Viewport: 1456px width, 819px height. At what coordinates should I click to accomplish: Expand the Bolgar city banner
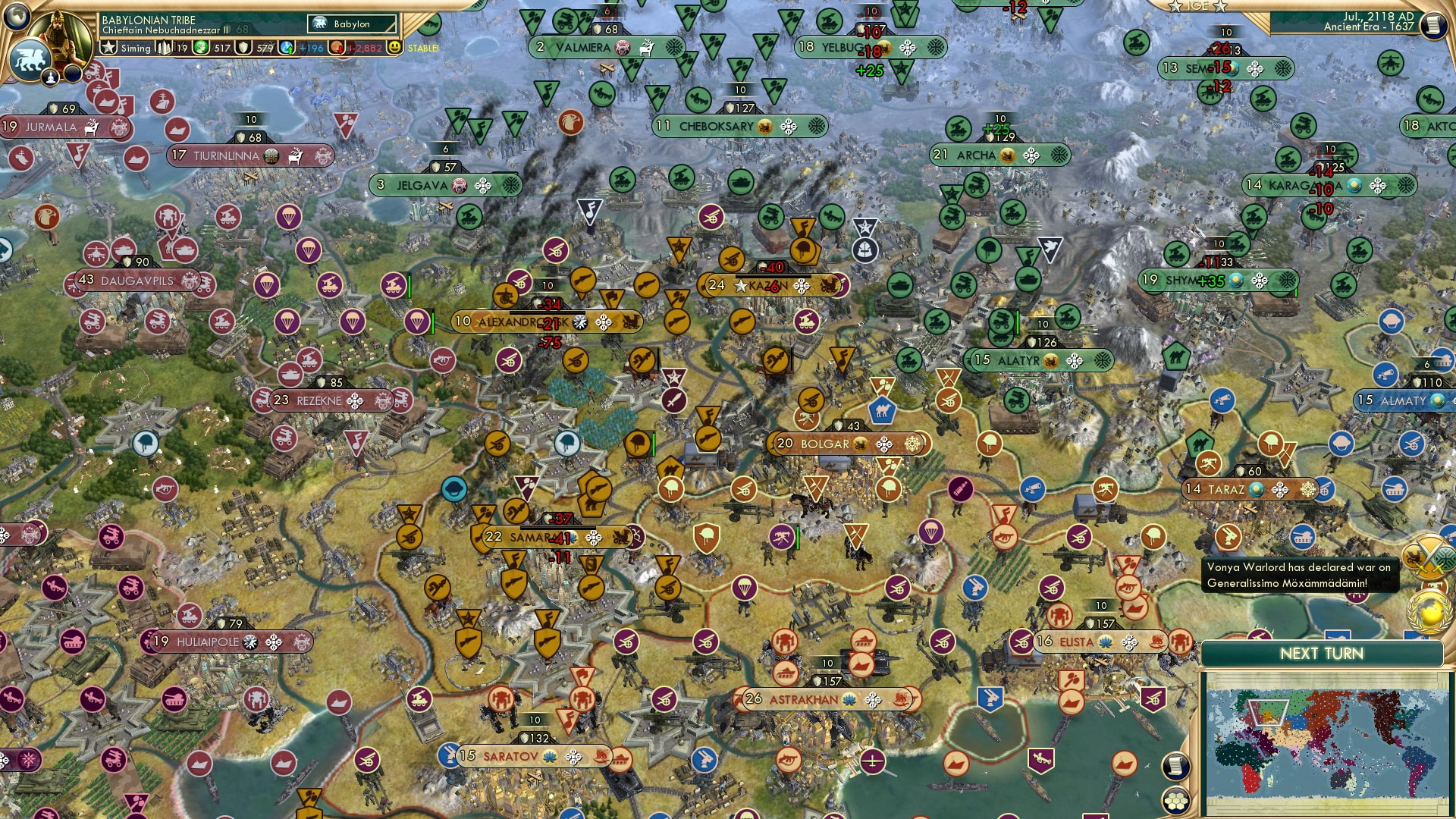(827, 445)
